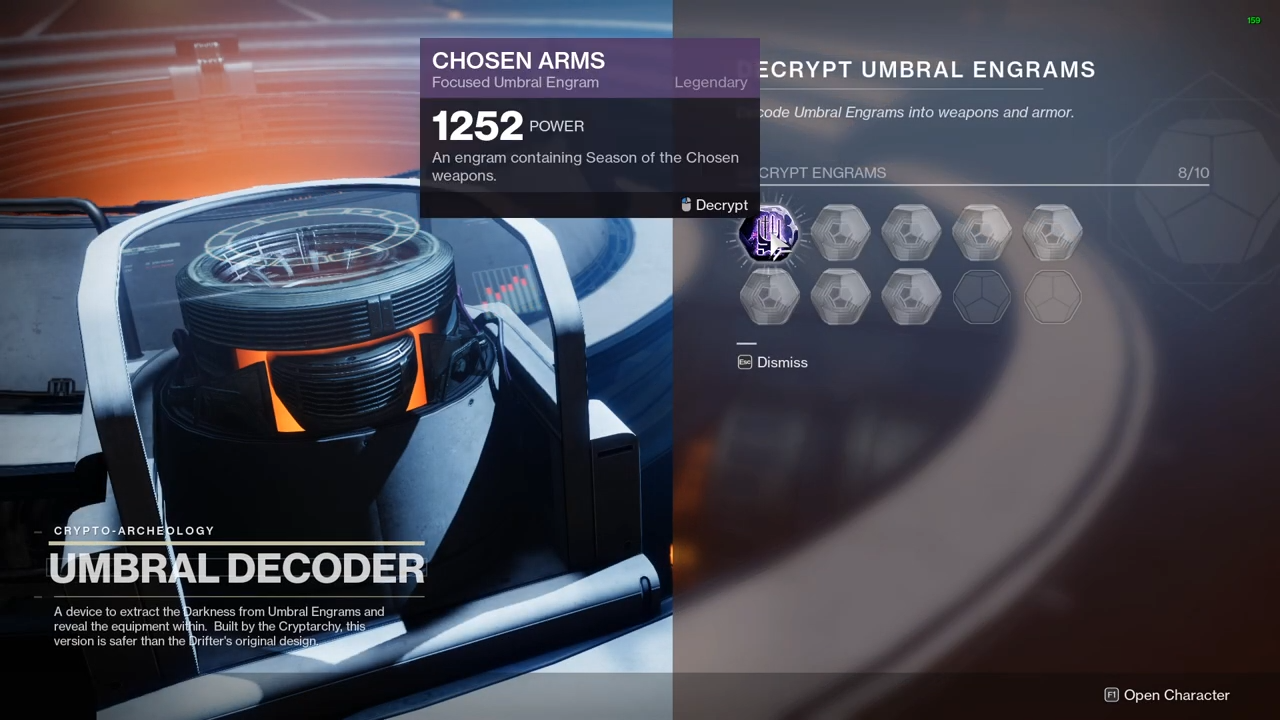The height and width of the screenshot is (720, 1280).
Task: Dismiss the Umbral Decoder screen
Action: pyautogui.click(x=772, y=363)
